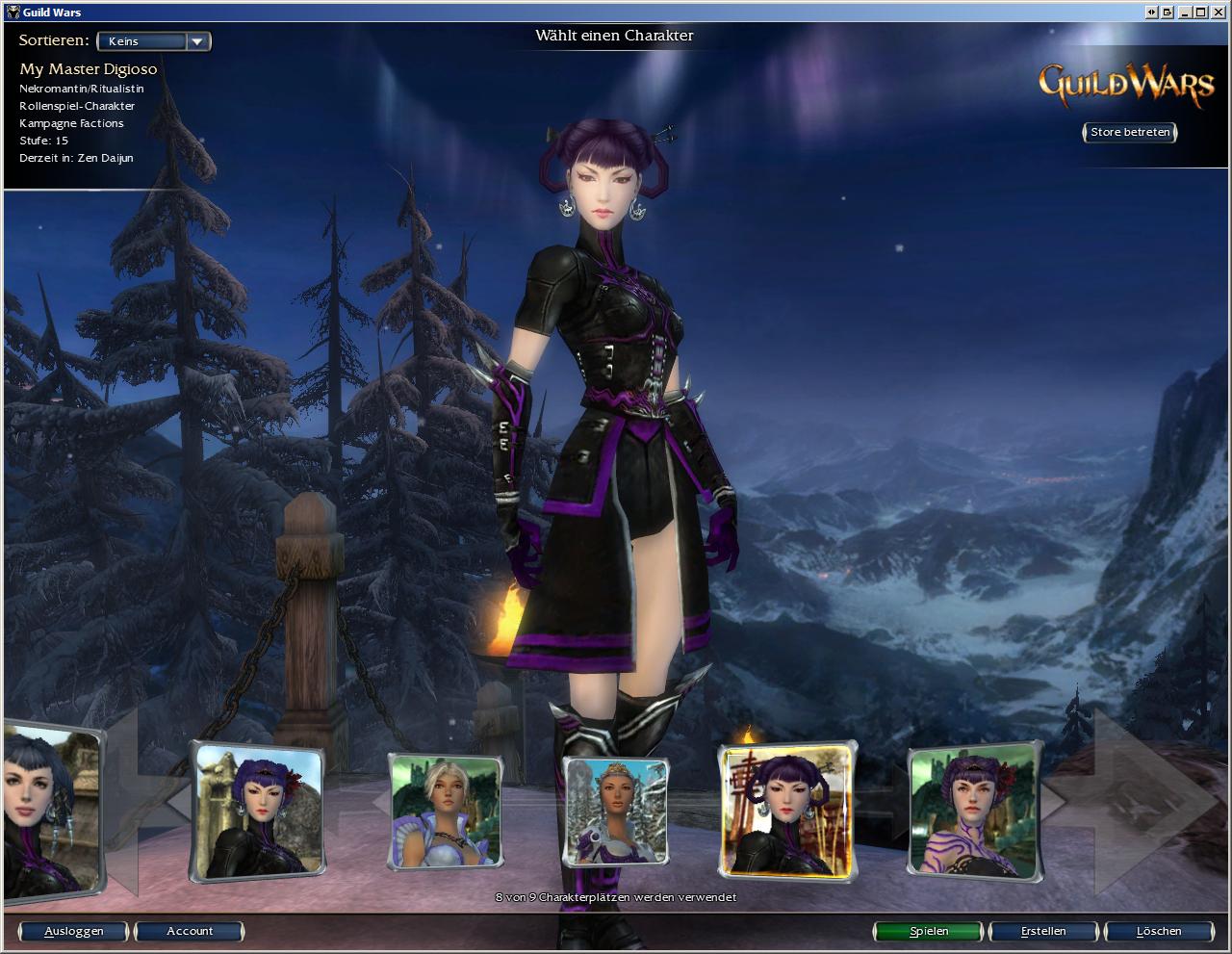Image resolution: width=1232 pixels, height=954 pixels.
Task: Select the gold-framed portrait of the current character
Action: (787, 812)
